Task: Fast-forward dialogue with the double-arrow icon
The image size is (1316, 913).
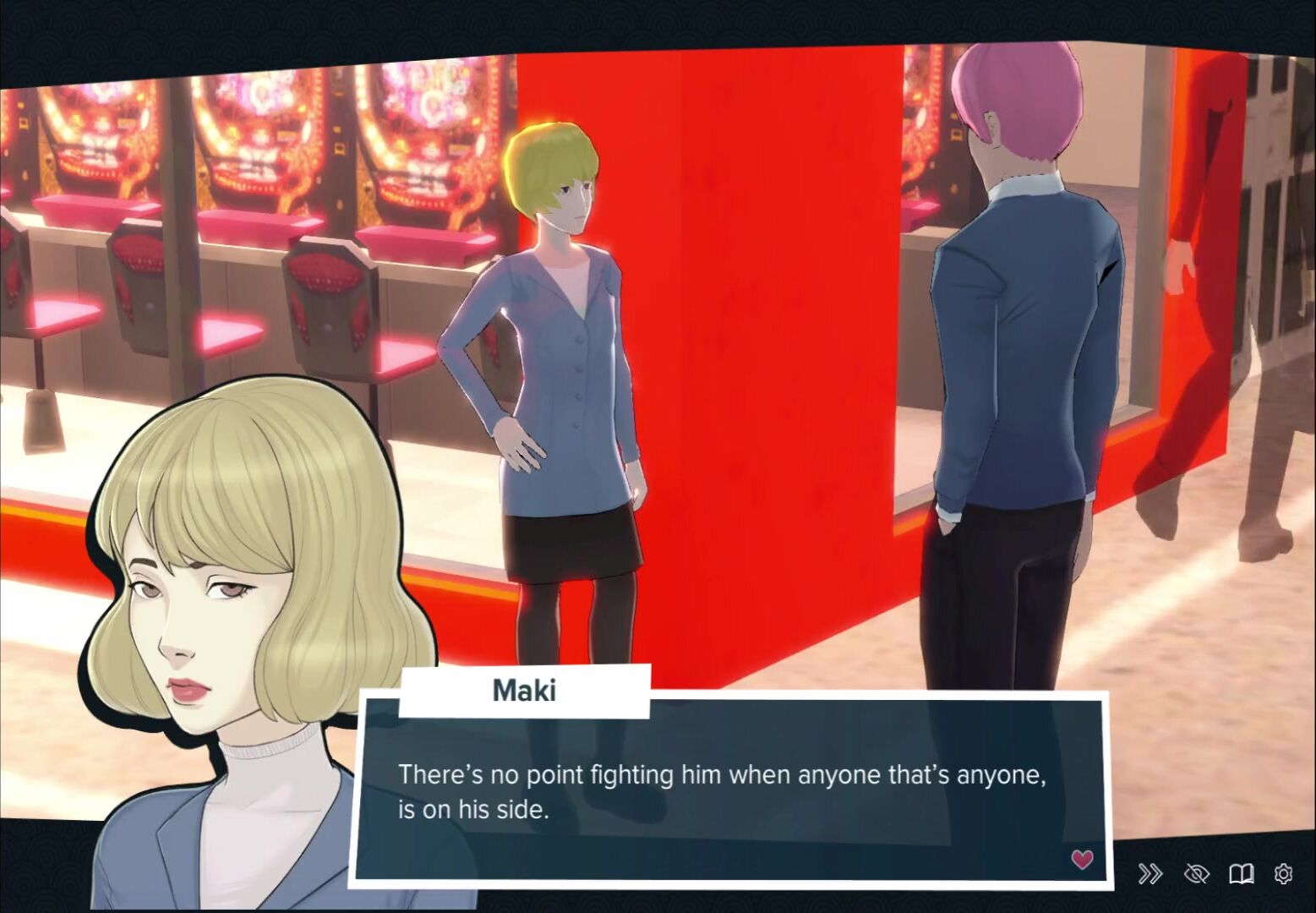Action: coord(1150,873)
